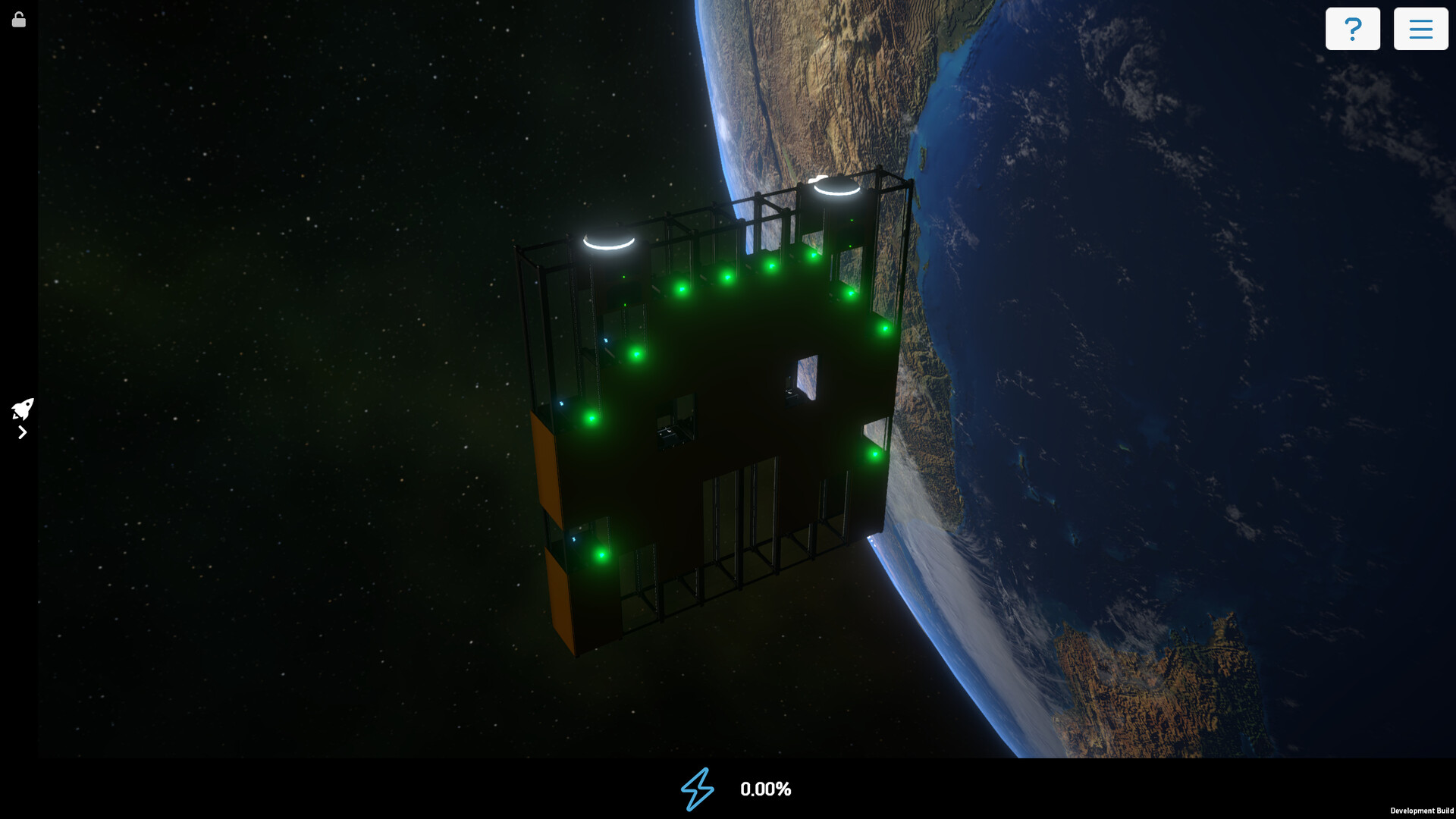This screenshot has height=819, width=1456.
Task: Select the rocket icon in the left sidebar
Action: (x=22, y=409)
